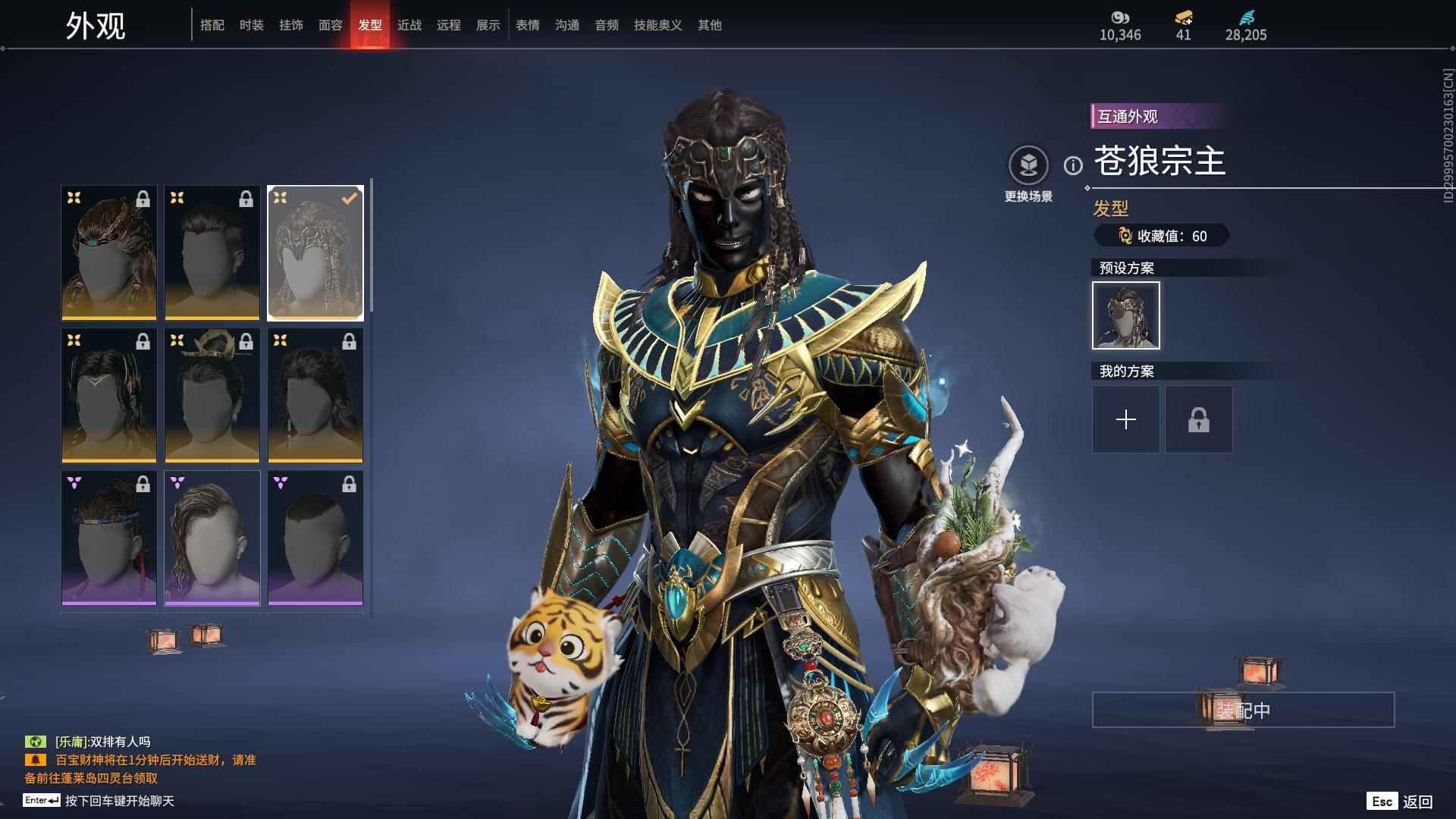Select the equipped braided helmet hairstyle tile
This screenshot has height=819, width=1456.
315,253
